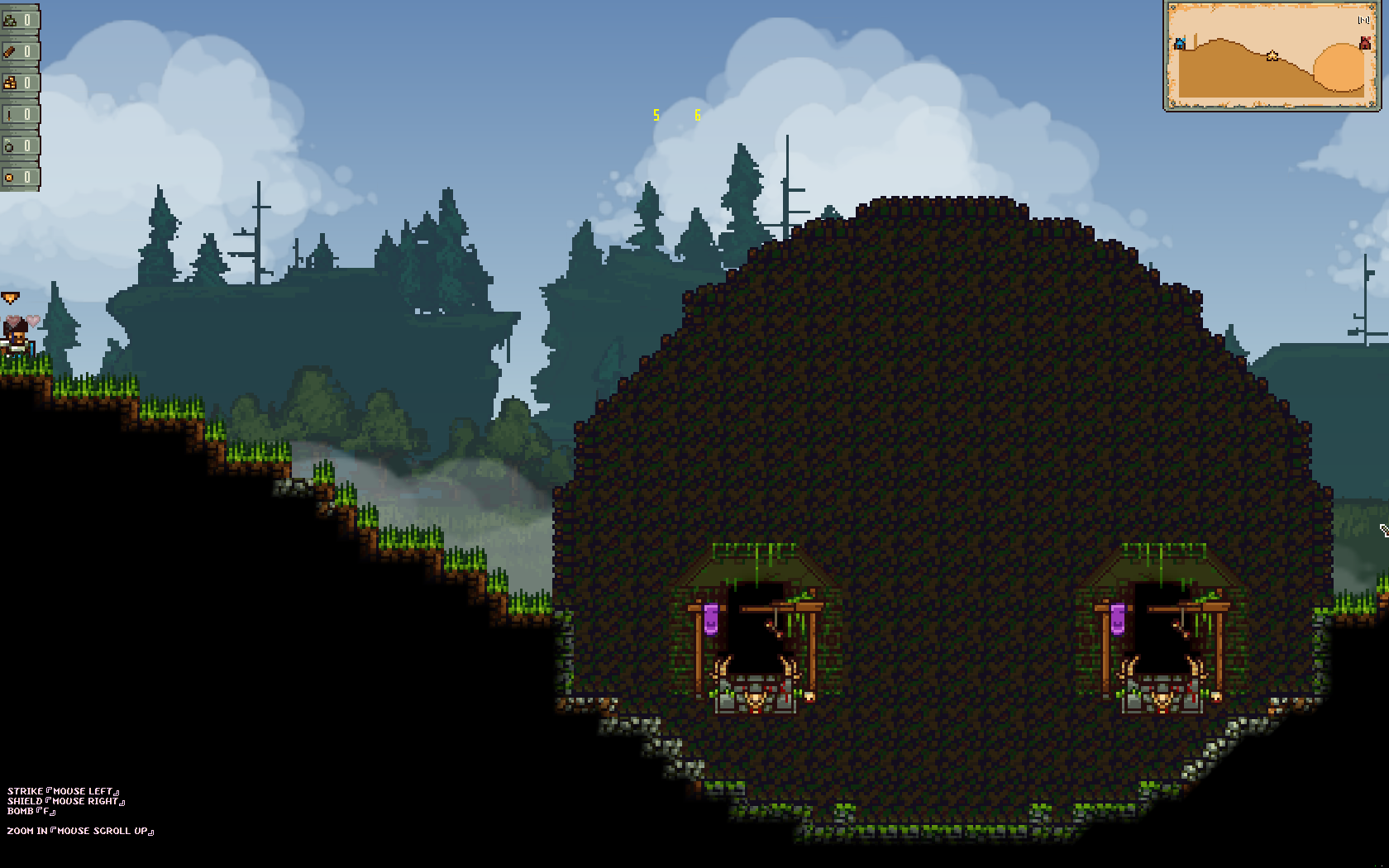1389x868 pixels.
Task: Select the wood log resource slot
Action: click(19, 51)
